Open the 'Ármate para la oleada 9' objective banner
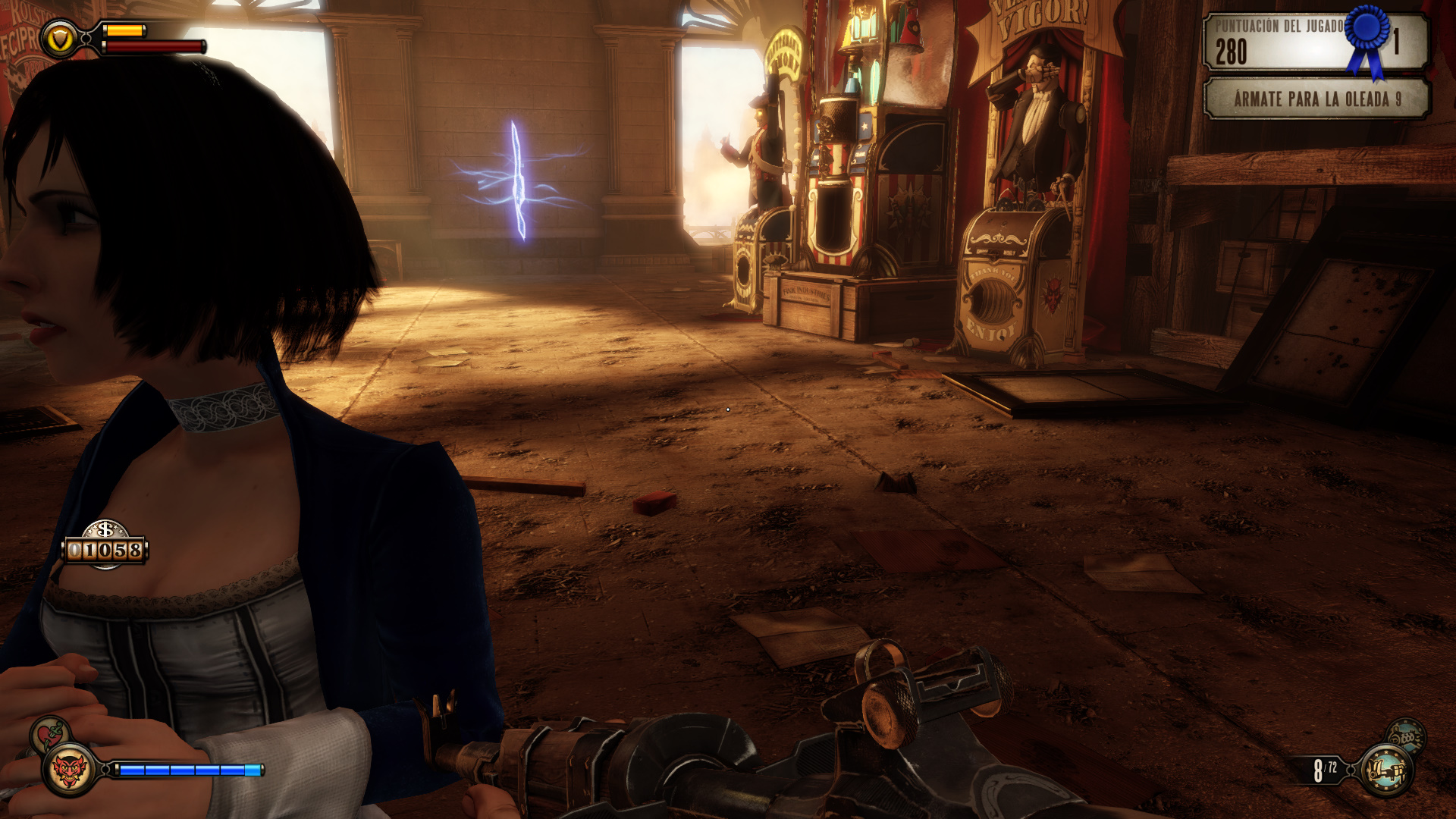The width and height of the screenshot is (1456, 819). pos(1316,99)
